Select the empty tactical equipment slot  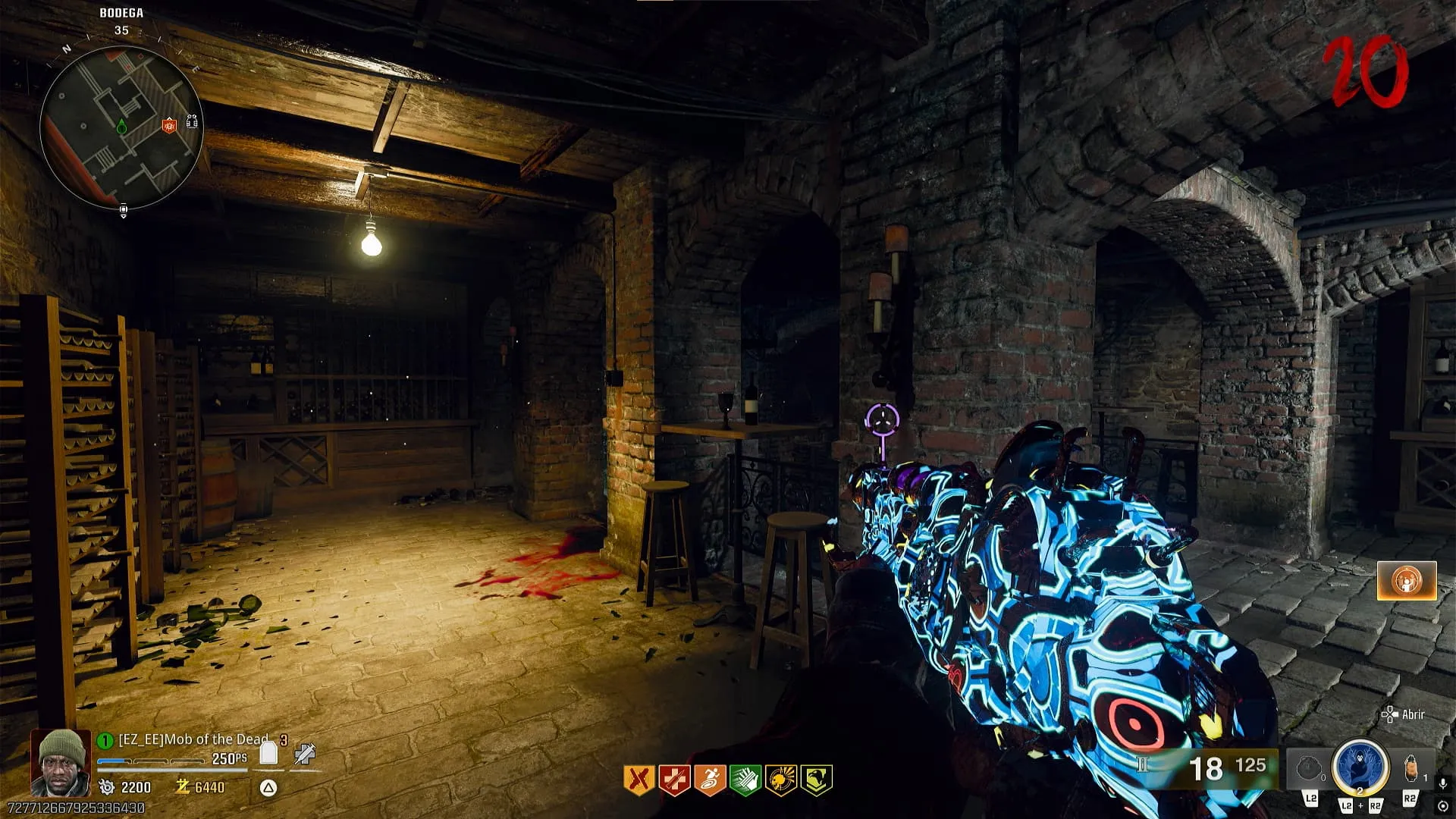1309,769
